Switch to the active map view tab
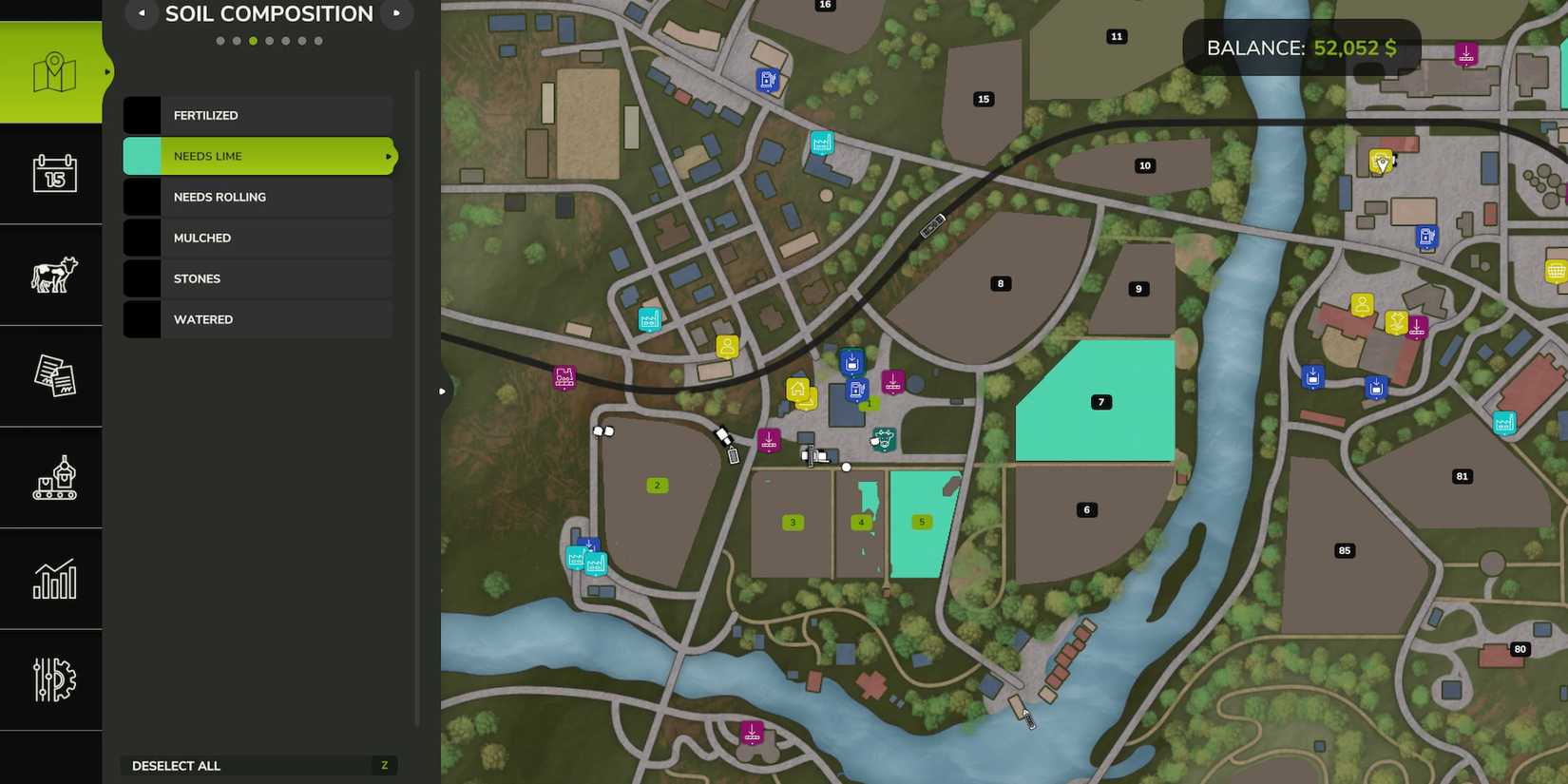The image size is (1568, 784). [52, 69]
